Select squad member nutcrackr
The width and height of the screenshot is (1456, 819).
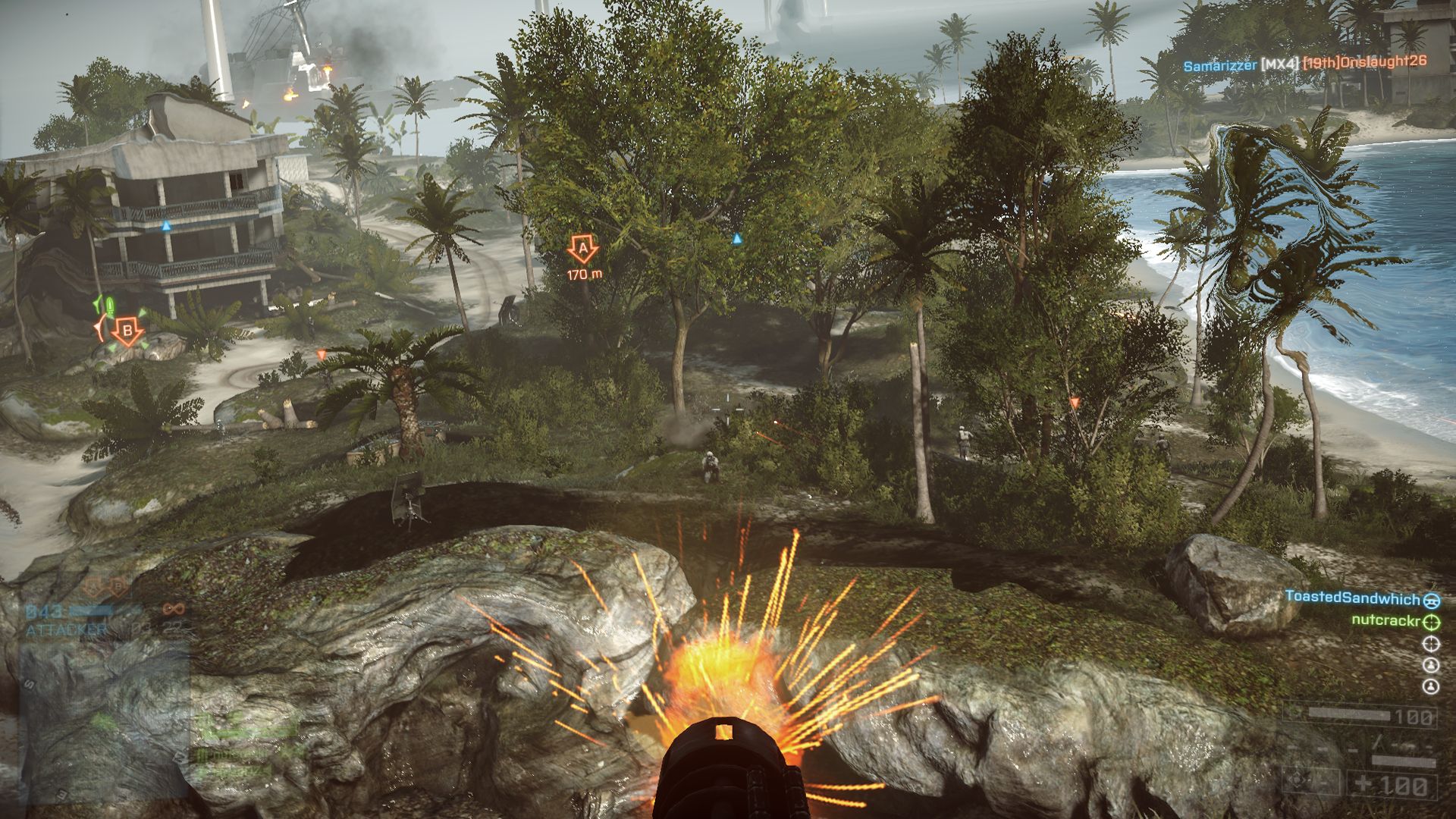click(1385, 621)
